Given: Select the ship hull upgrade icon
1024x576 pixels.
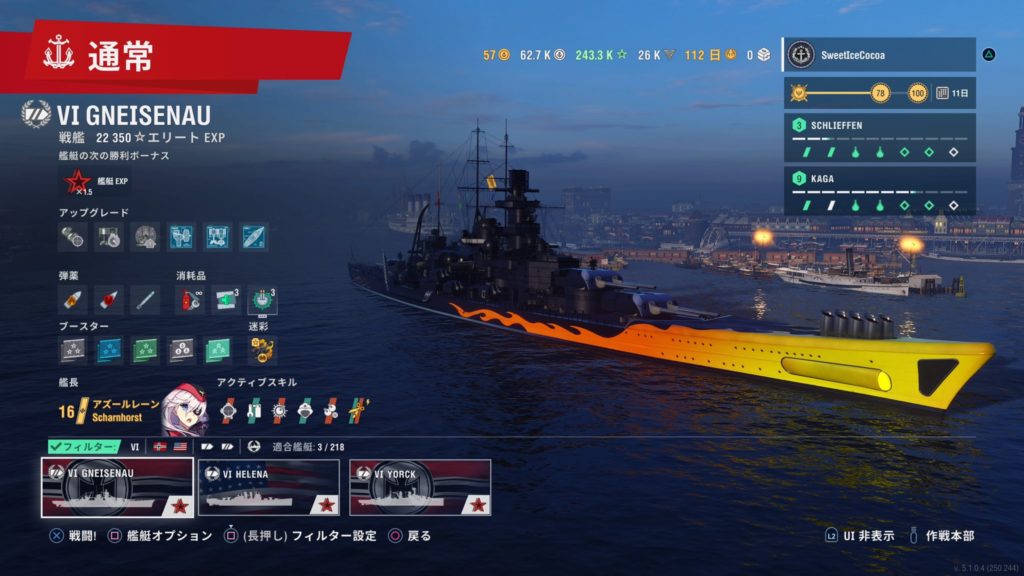Looking at the screenshot, I should coord(253,236).
